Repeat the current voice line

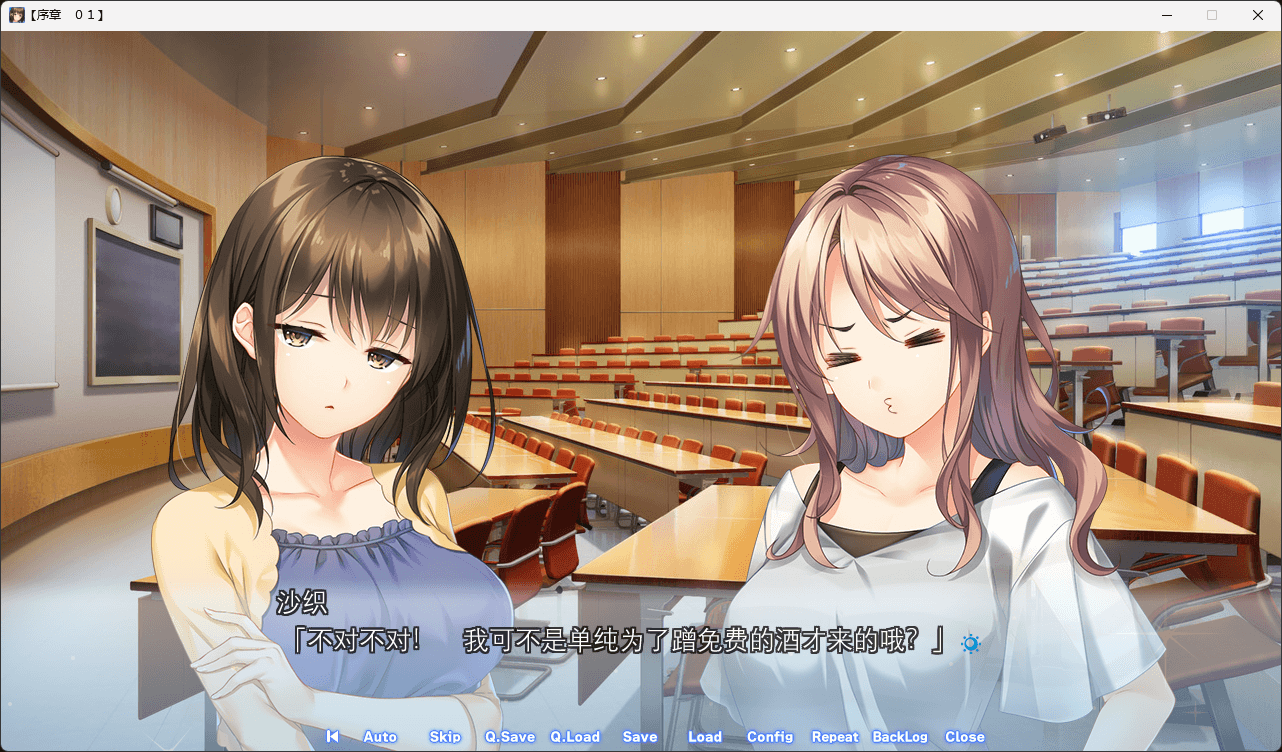pyautogui.click(x=835, y=737)
